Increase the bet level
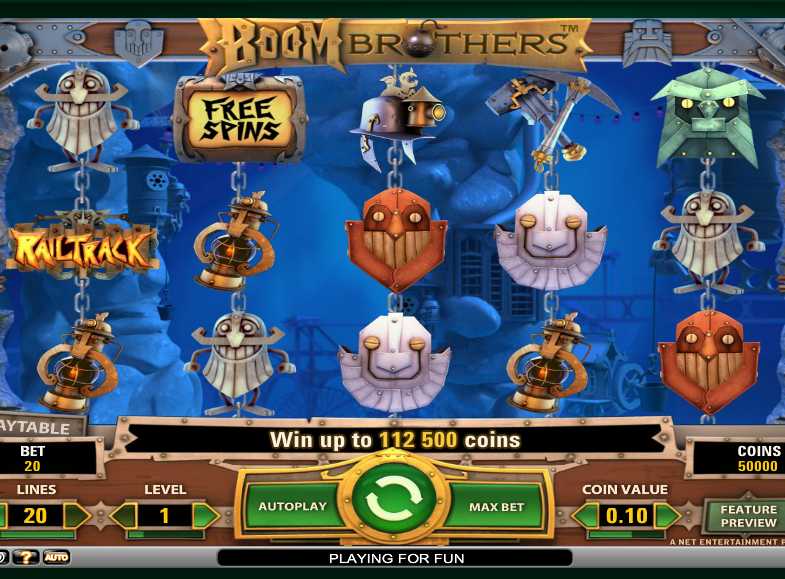The width and height of the screenshot is (785, 579). 205,516
